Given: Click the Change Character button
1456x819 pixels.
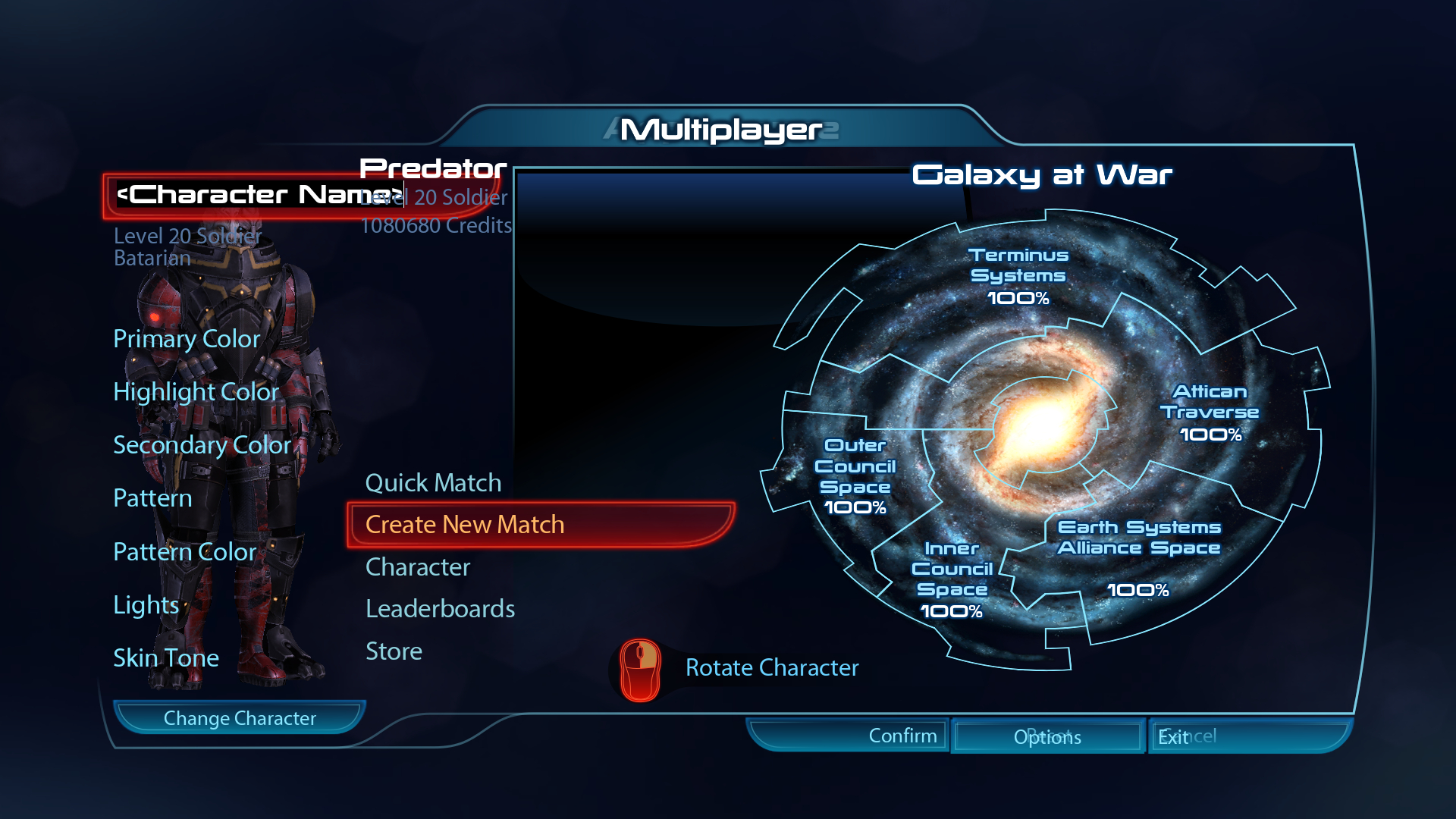Looking at the screenshot, I should [240, 718].
